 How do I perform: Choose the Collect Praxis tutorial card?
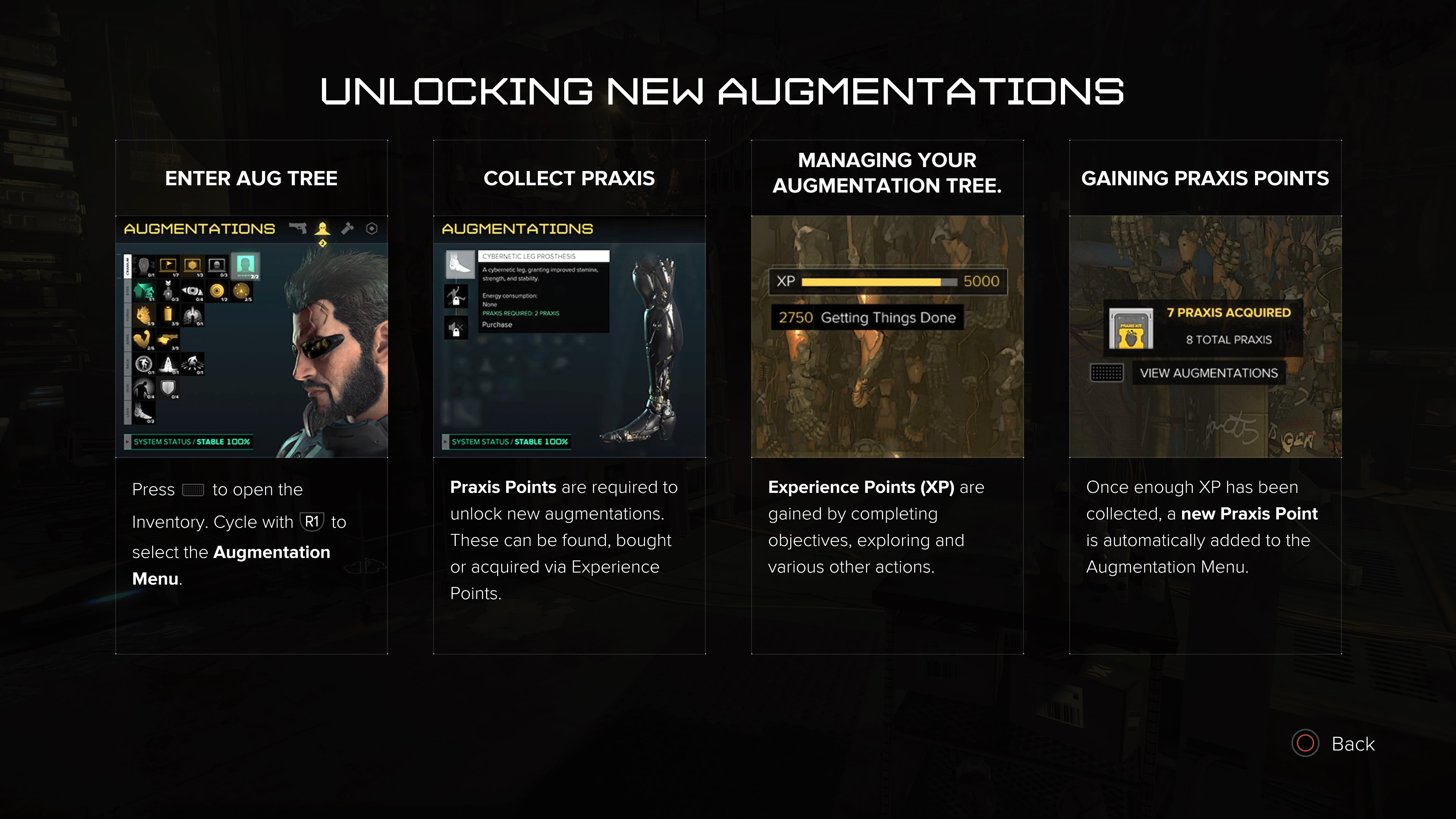coord(569,397)
